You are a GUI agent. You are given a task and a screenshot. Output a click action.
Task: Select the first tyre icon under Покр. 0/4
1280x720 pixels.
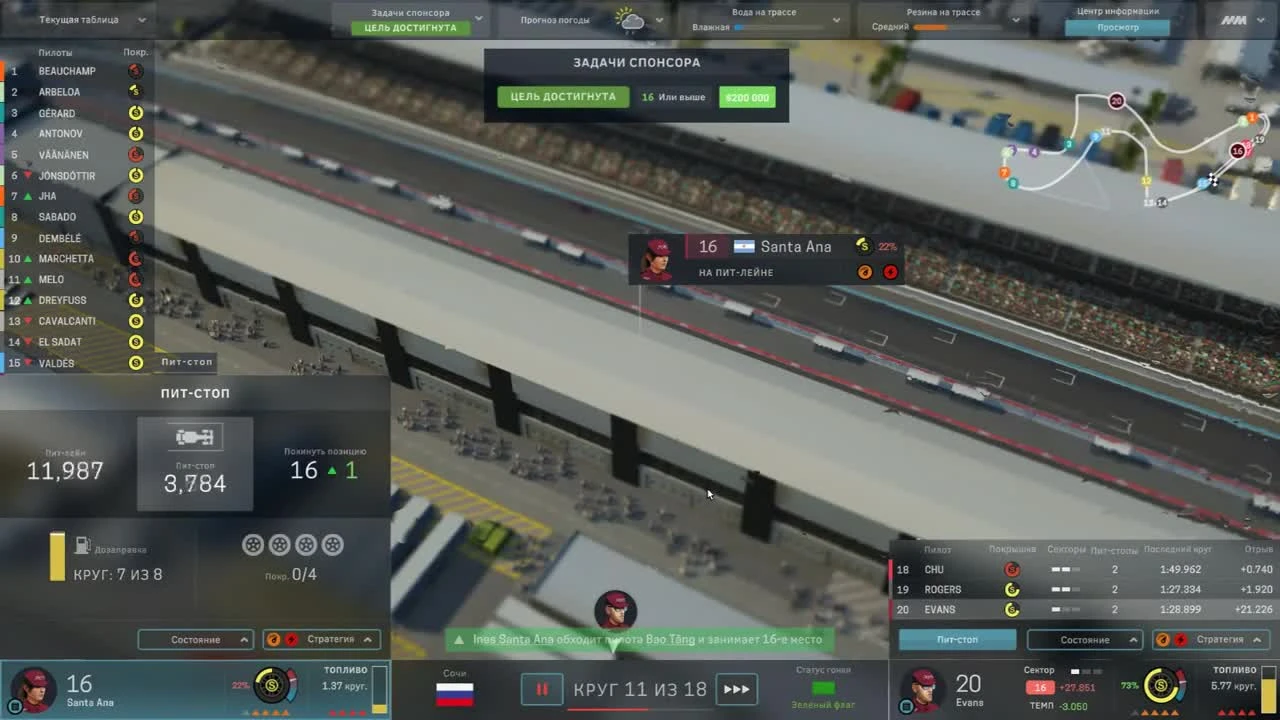pos(253,544)
